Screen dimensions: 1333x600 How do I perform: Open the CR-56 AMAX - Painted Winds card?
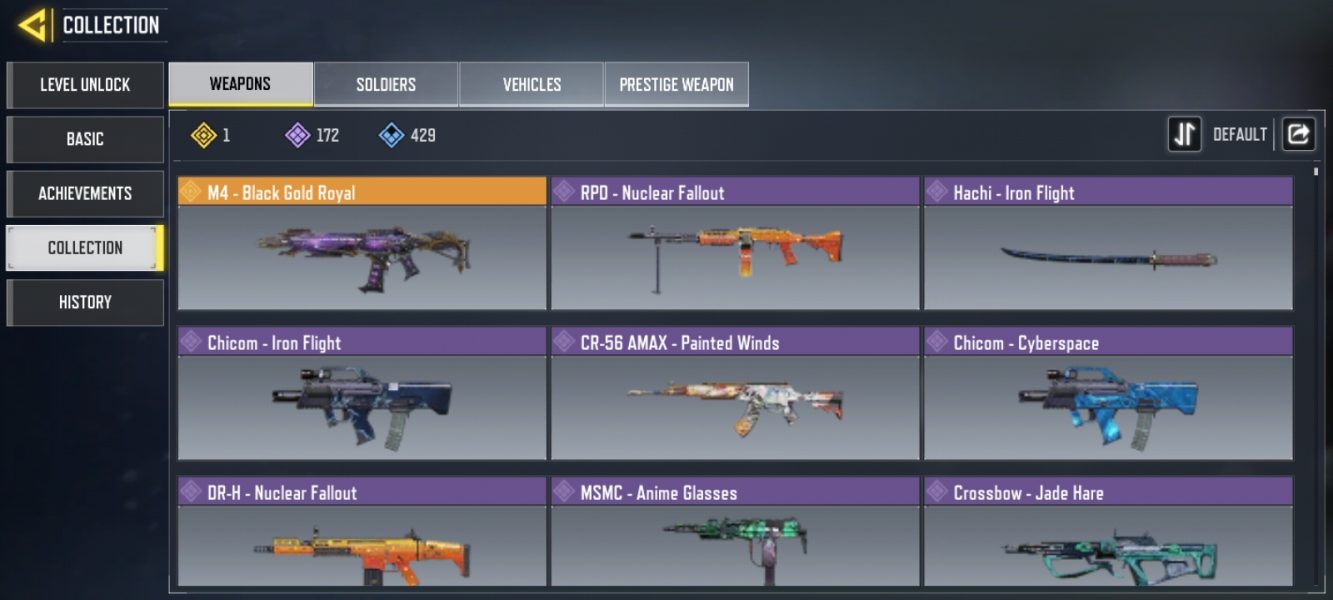click(x=735, y=395)
